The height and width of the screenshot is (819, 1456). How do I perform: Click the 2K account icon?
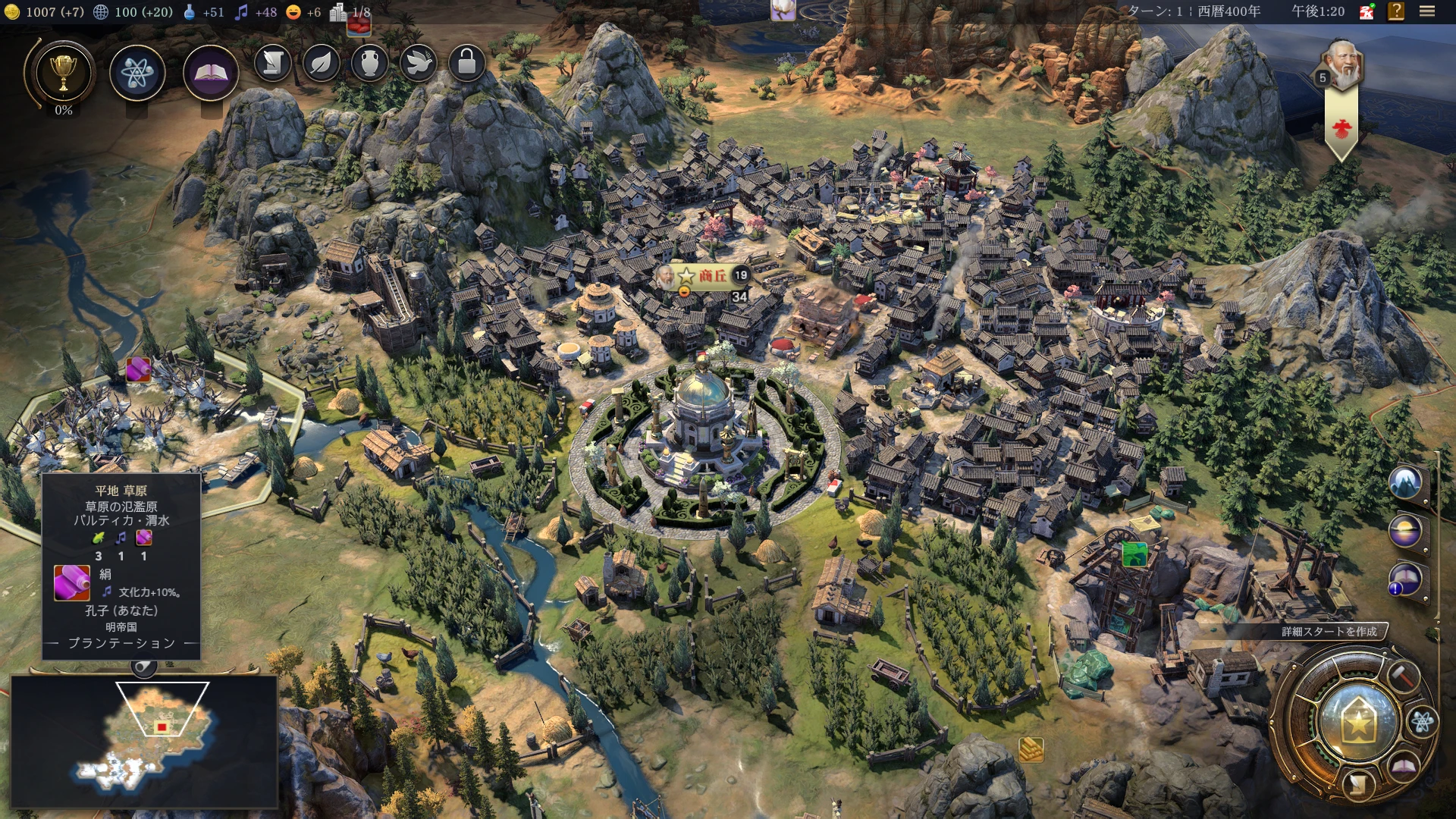(1367, 11)
